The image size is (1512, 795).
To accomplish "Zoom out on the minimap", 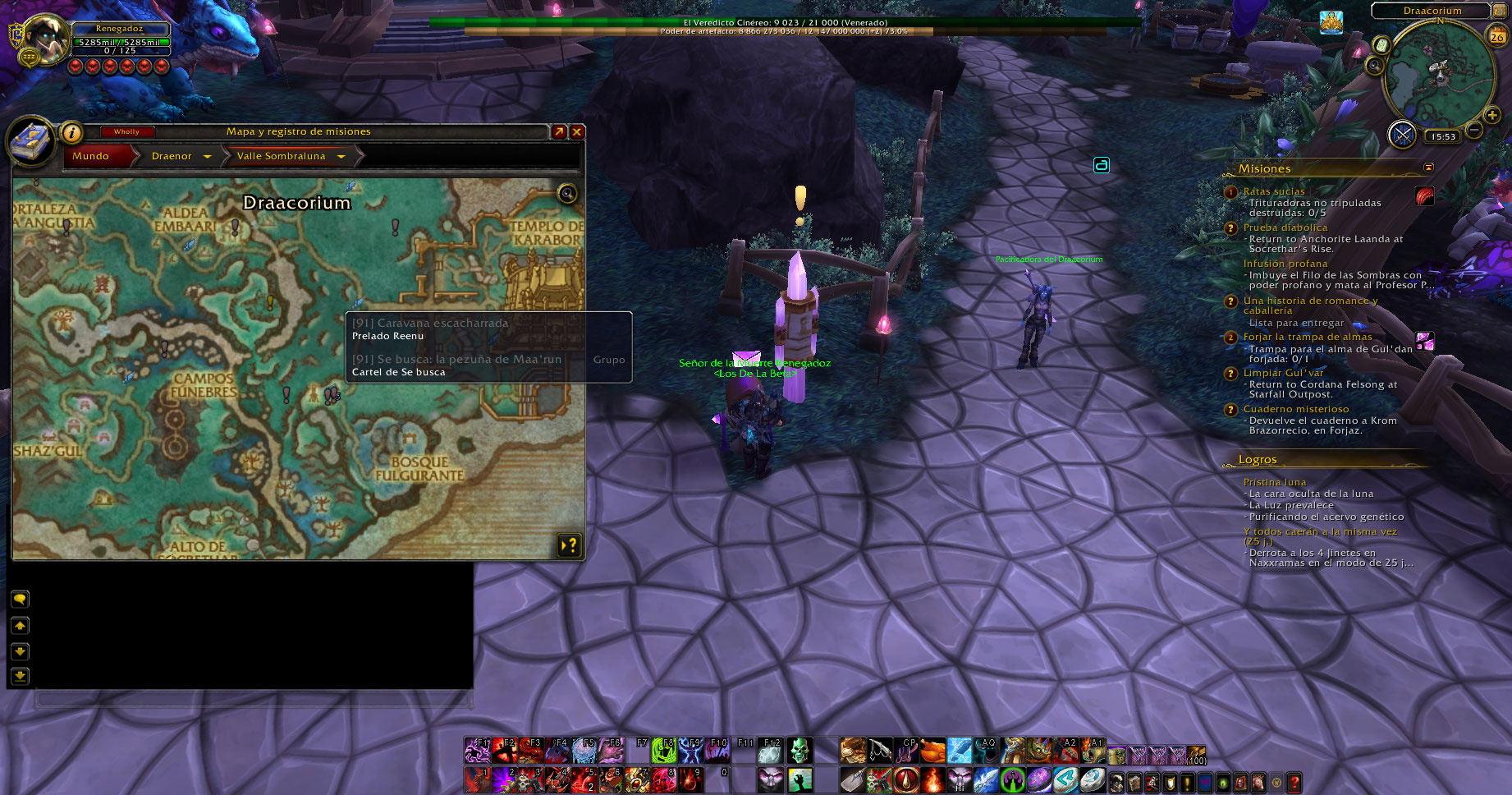I will coord(1474,130).
